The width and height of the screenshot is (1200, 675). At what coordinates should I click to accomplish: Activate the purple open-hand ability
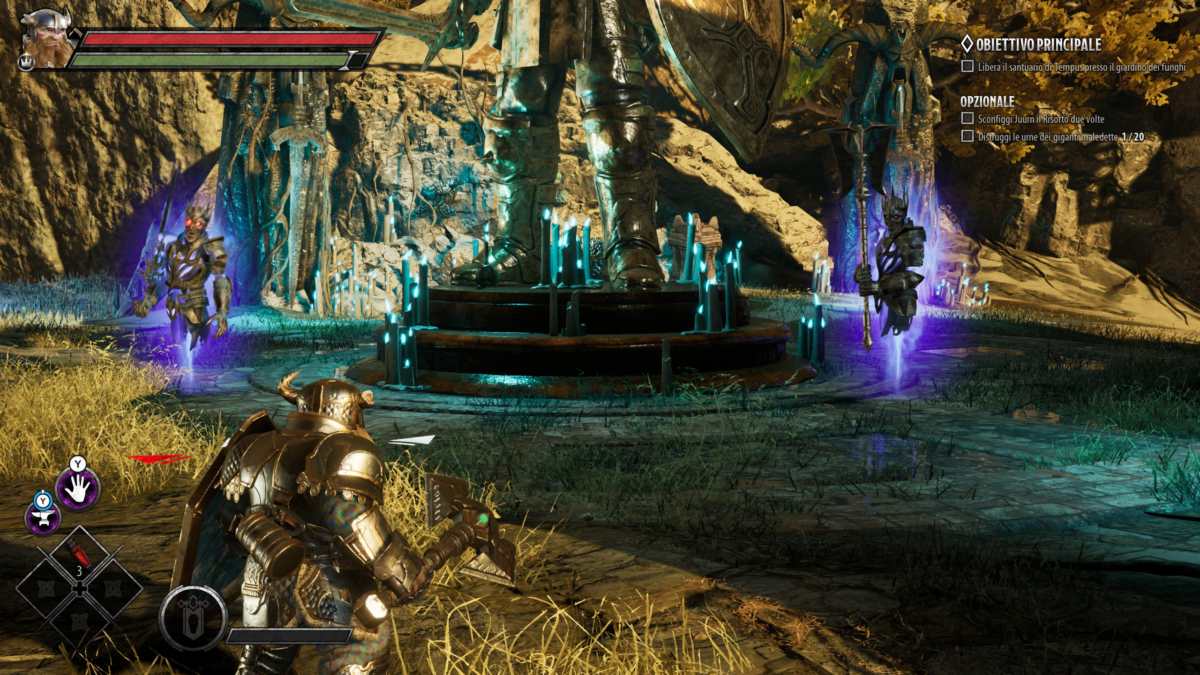point(77,488)
